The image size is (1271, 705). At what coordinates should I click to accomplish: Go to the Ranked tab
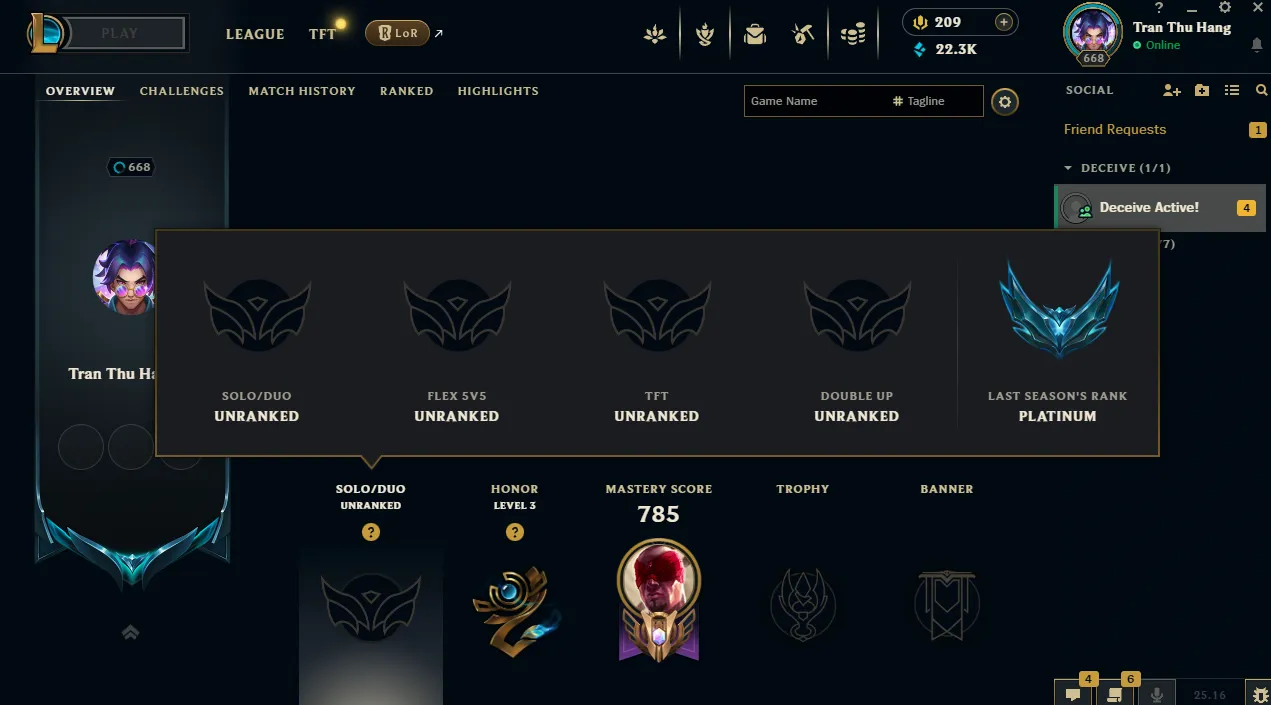406,91
